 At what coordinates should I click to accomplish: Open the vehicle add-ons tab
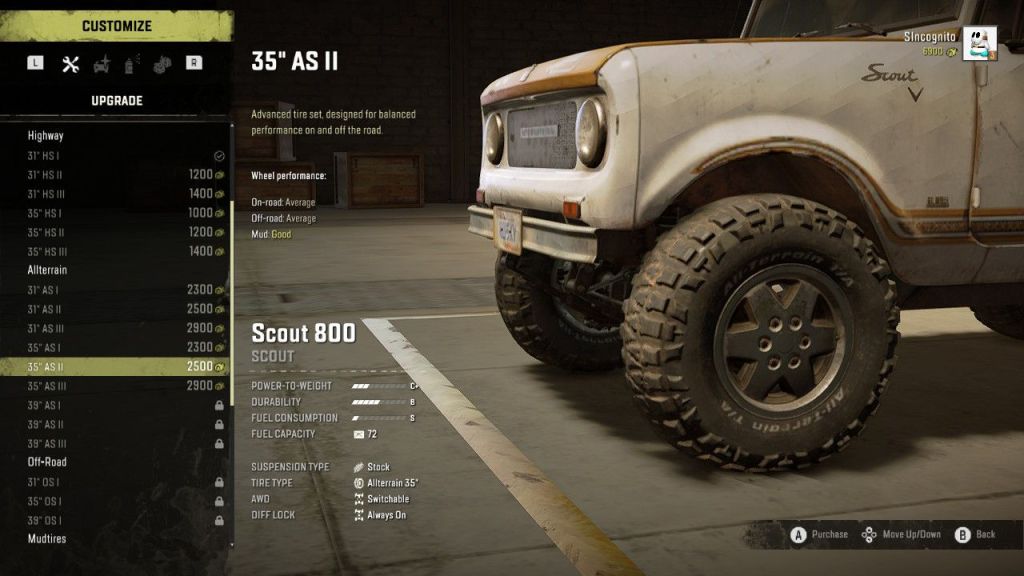point(101,64)
